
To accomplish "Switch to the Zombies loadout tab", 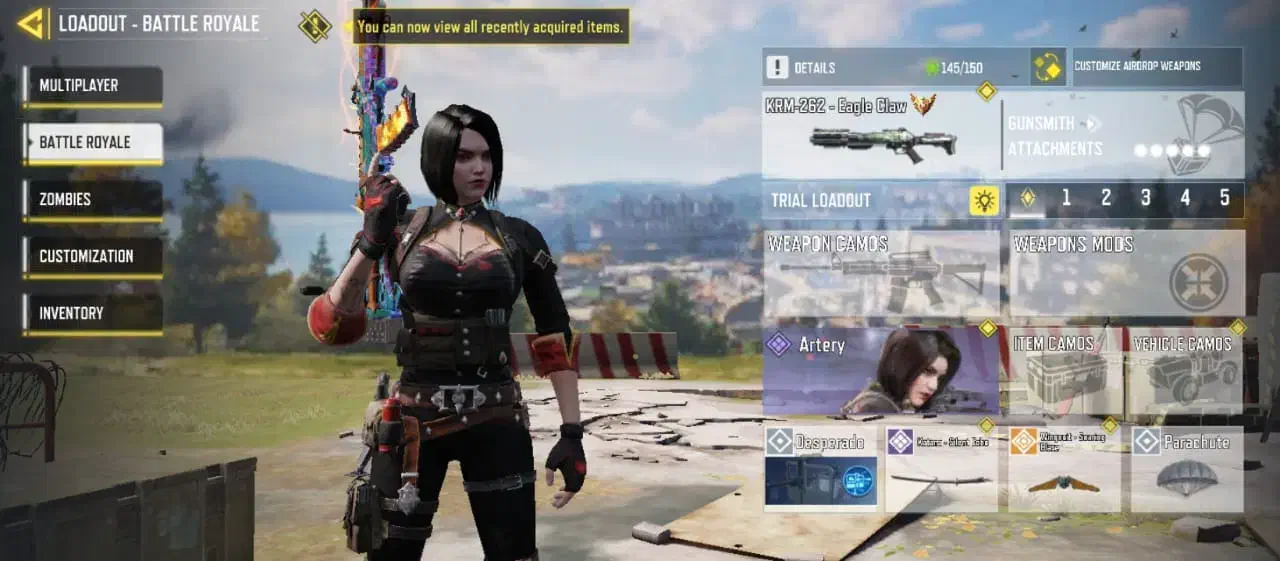I will pyautogui.click(x=94, y=200).
